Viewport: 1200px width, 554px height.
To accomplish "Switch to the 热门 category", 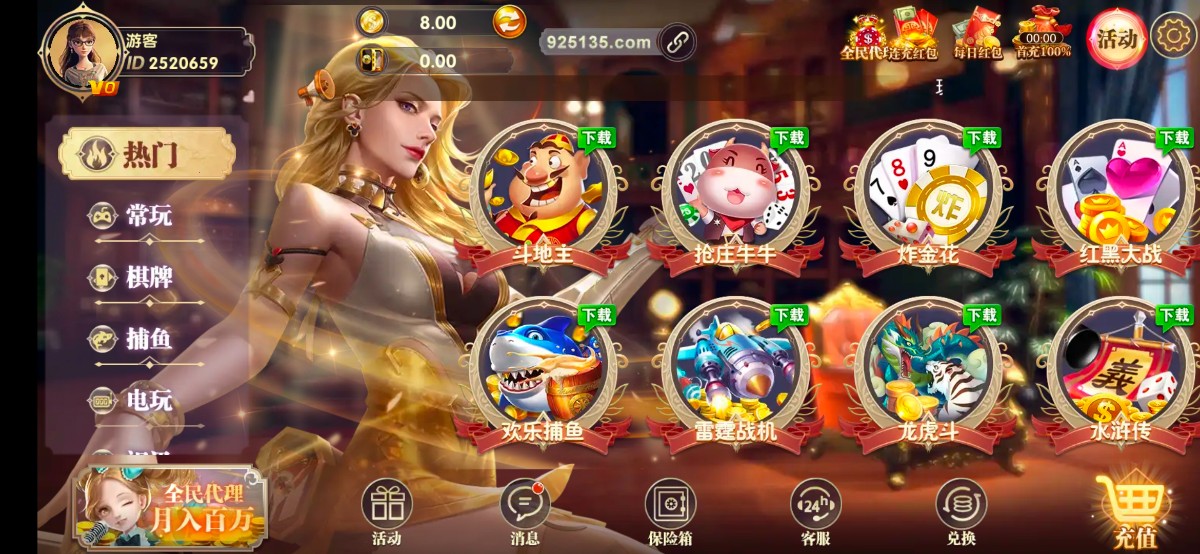I will pyautogui.click(x=148, y=155).
